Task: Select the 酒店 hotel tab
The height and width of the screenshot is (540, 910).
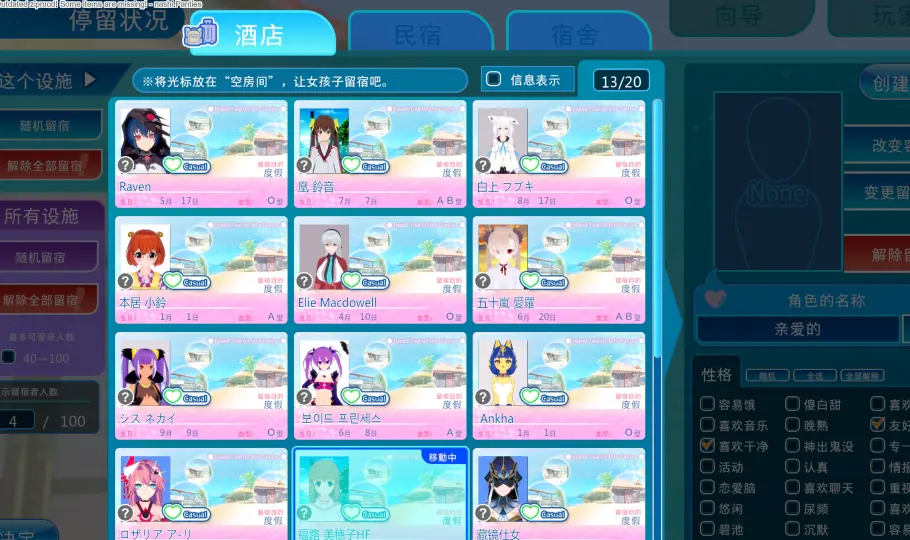Action: [x=260, y=35]
